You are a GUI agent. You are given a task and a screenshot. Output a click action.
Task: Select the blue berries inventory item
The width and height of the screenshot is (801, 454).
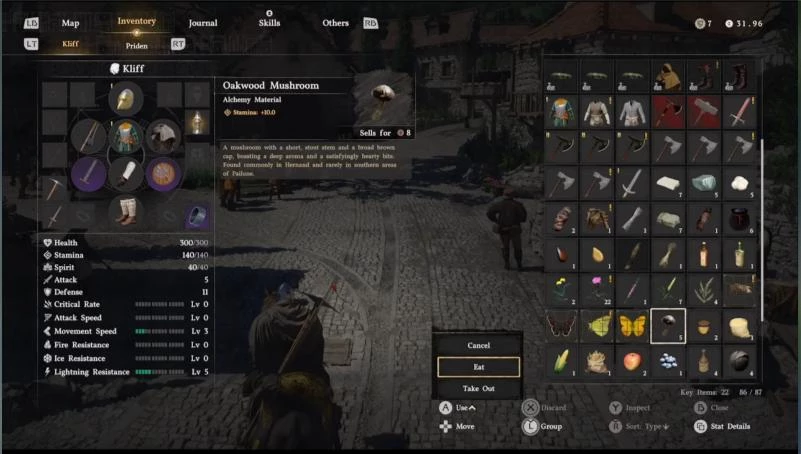pyautogui.click(x=667, y=360)
